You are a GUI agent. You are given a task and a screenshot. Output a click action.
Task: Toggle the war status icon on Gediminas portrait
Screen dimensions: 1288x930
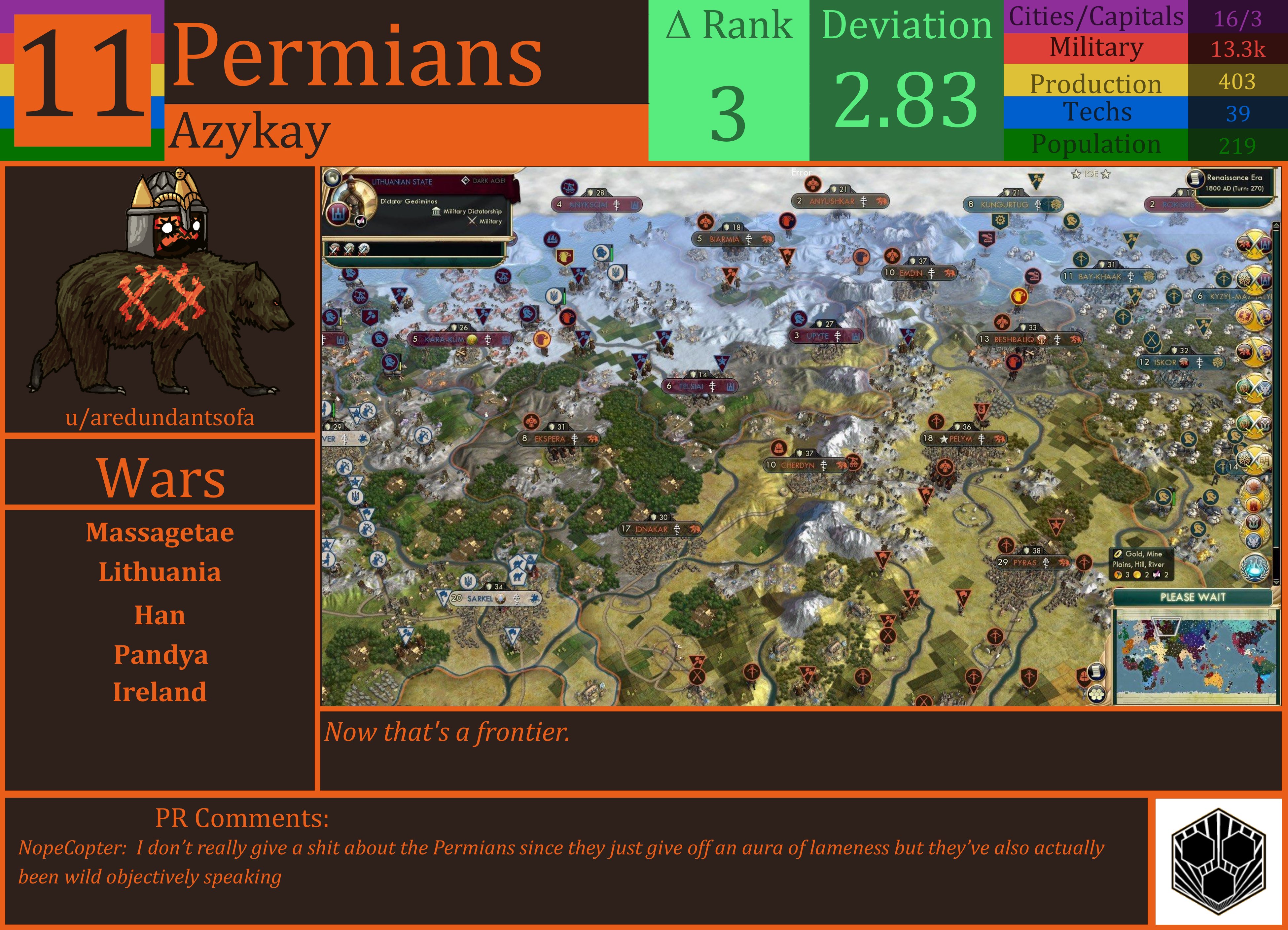[360, 223]
